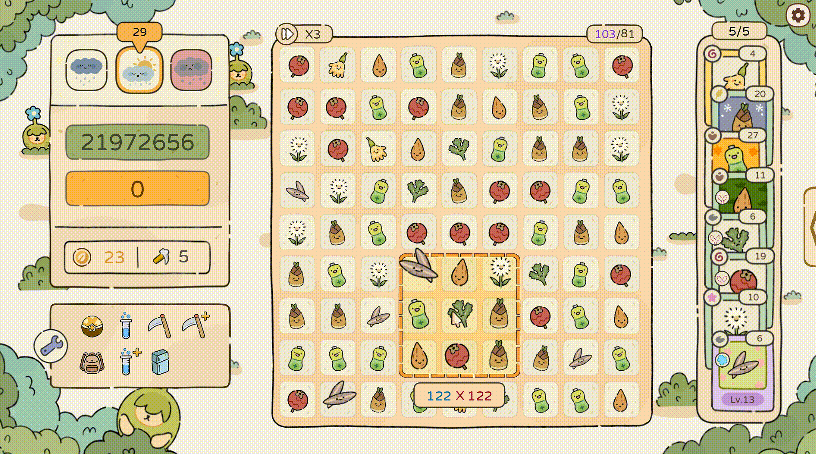
Task: Select the orange bowl item
Action: (92, 324)
